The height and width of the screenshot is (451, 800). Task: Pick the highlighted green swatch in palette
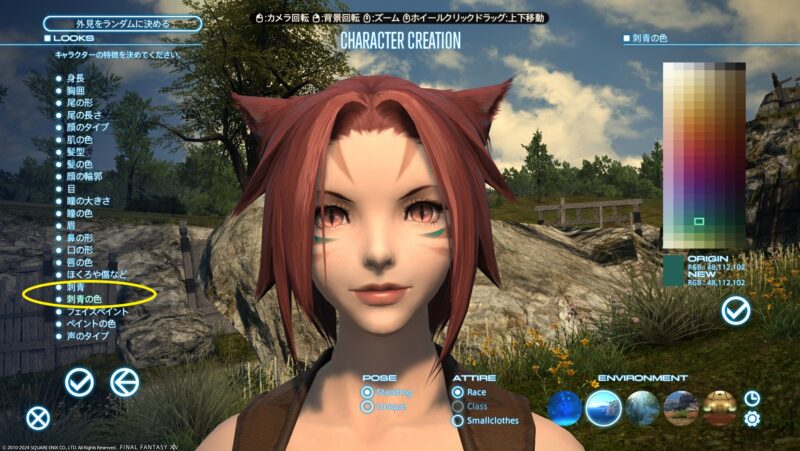(x=699, y=221)
